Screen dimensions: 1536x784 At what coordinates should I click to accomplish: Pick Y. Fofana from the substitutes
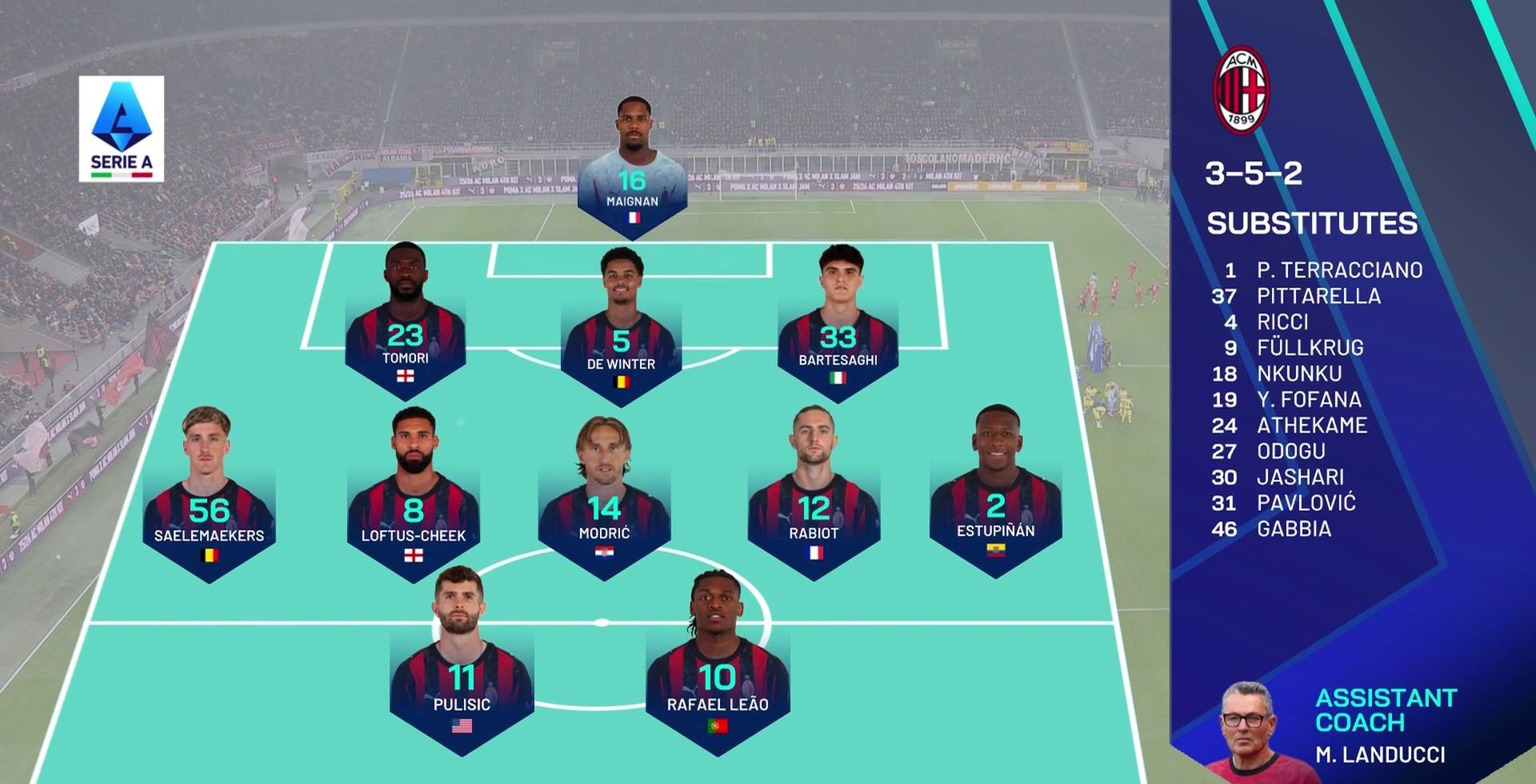pyautogui.click(x=1308, y=399)
